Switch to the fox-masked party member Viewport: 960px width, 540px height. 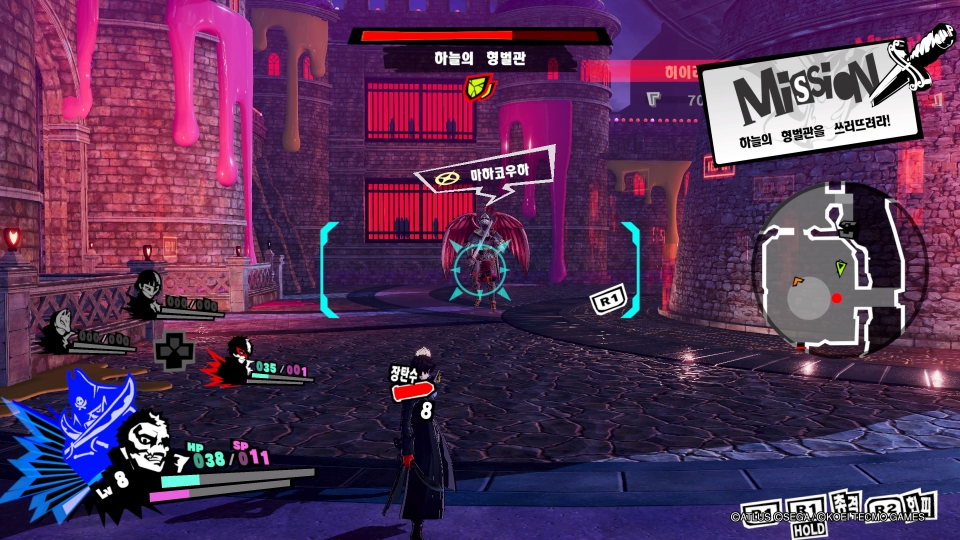tap(62, 325)
